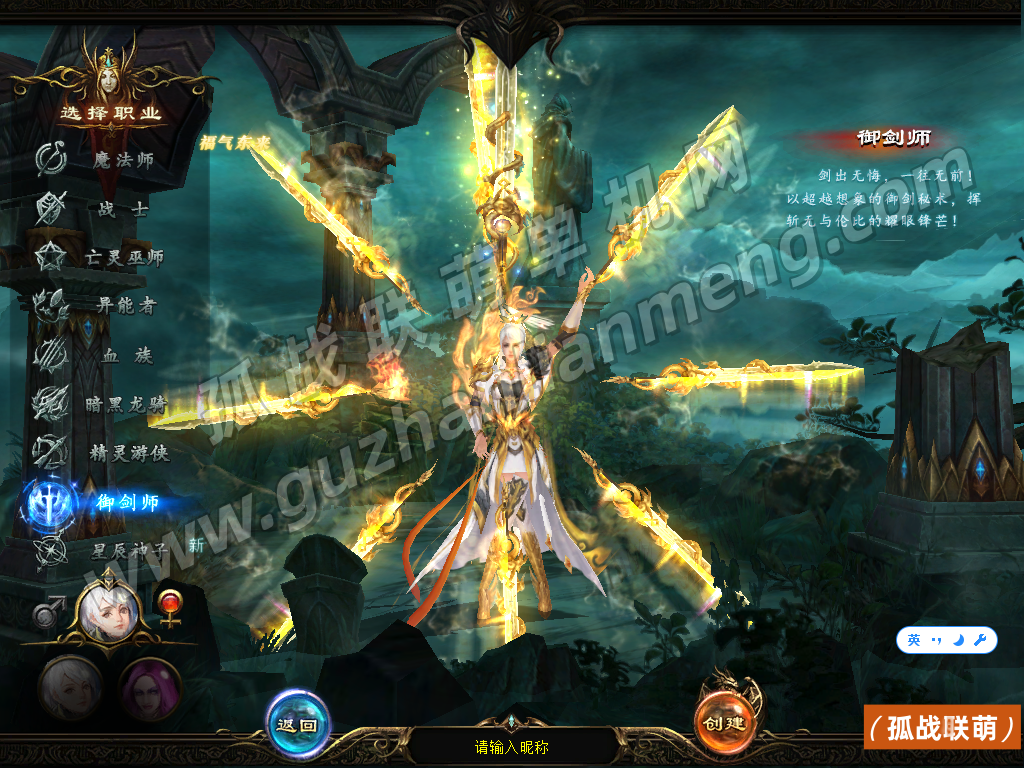
Task: Select the 魔法师 (Mage) class
Action: [x=123, y=160]
